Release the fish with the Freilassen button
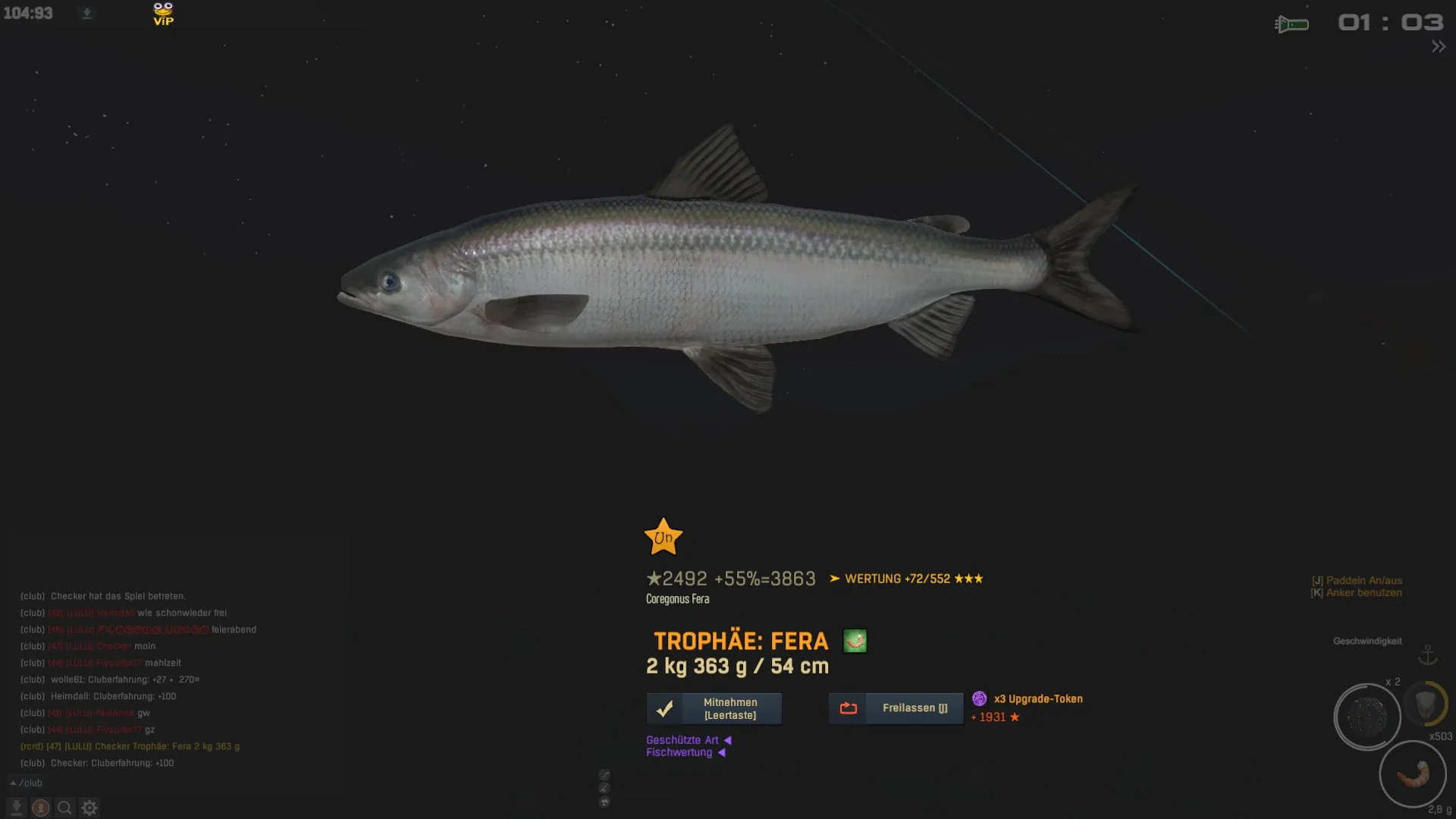Screen dimensions: 1456x819 (896, 708)
